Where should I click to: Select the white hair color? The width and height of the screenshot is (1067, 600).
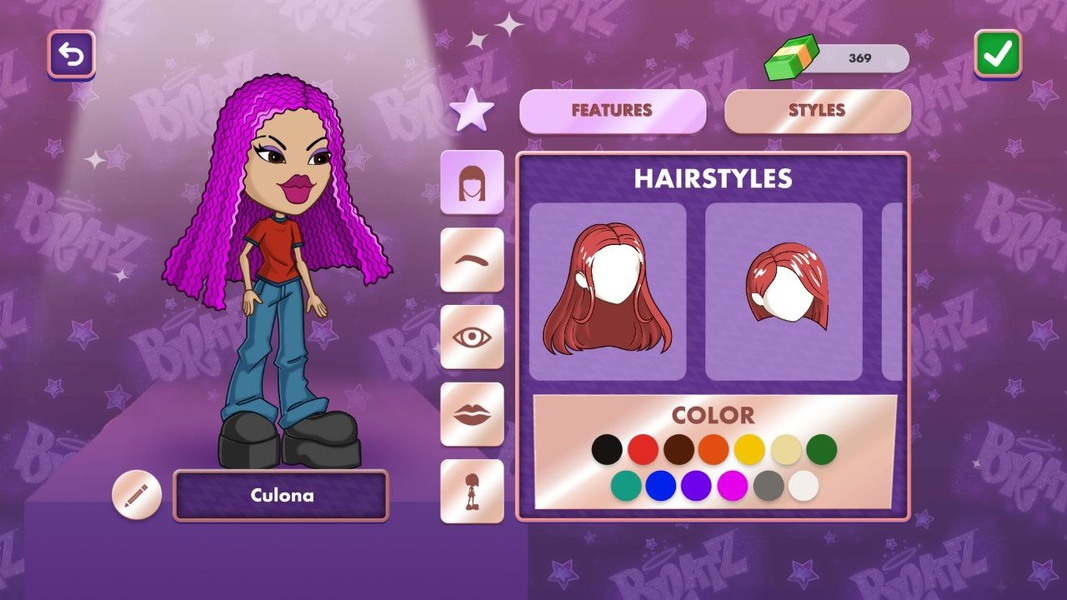(803, 486)
